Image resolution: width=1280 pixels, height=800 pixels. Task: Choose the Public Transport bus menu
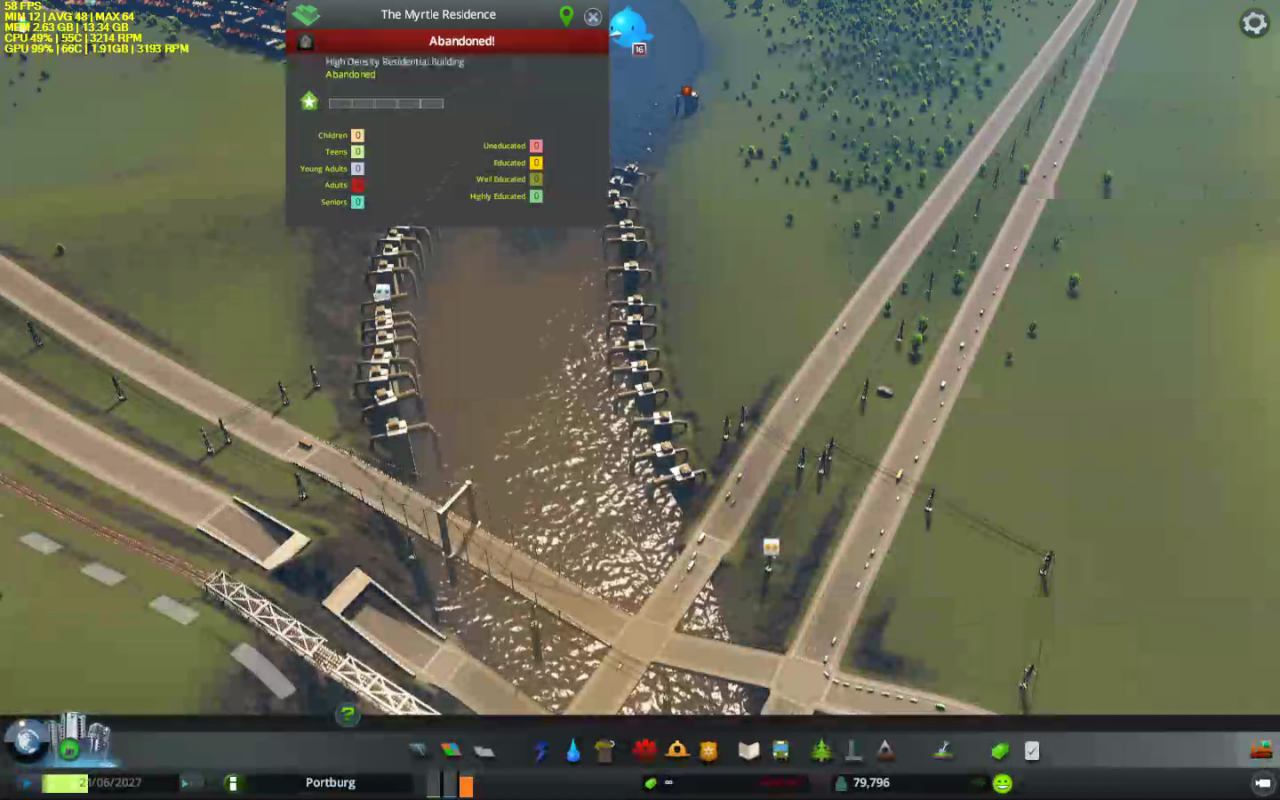click(x=780, y=751)
